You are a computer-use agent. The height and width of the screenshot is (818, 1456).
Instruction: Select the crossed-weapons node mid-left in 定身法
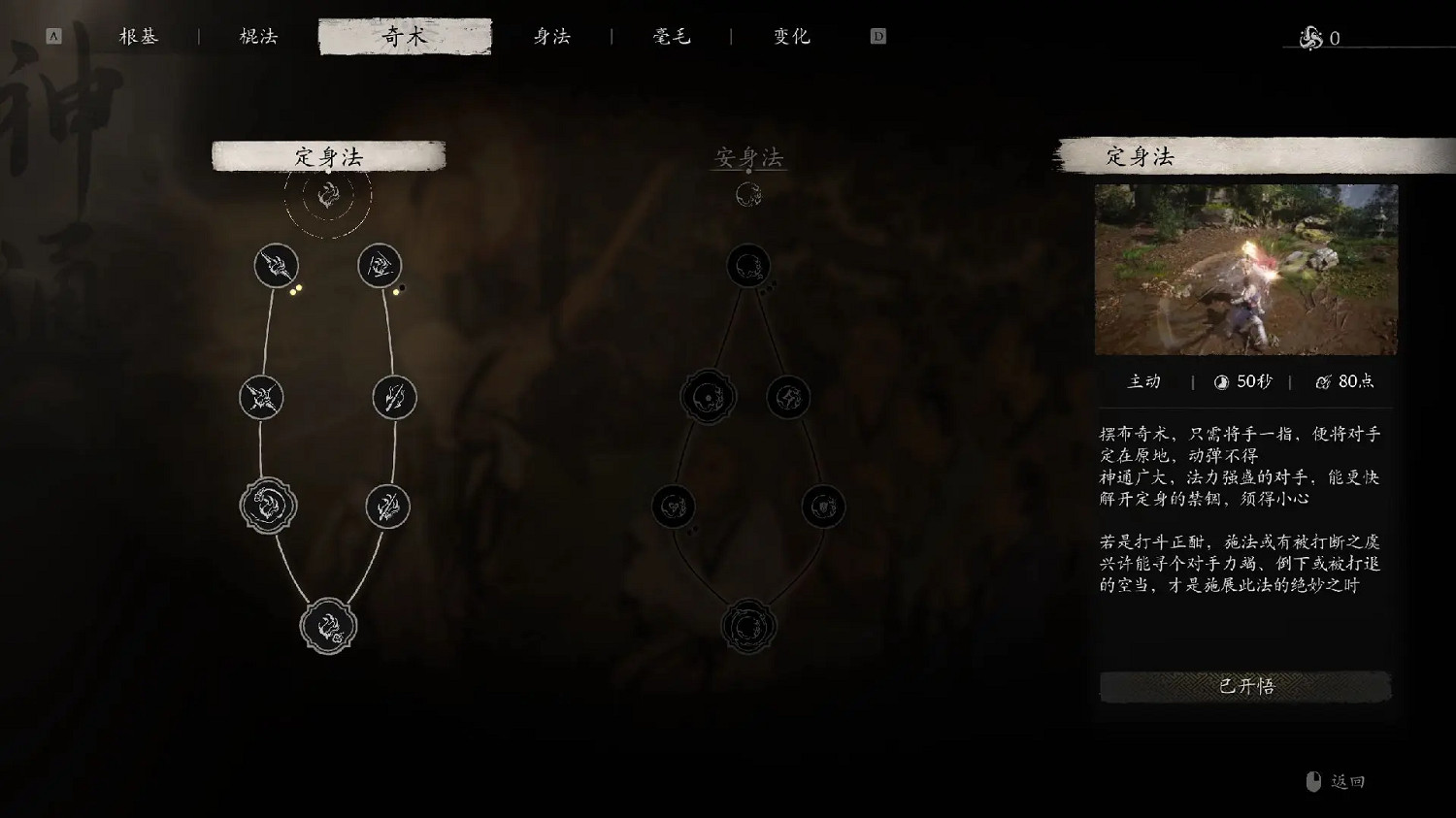(x=260, y=398)
